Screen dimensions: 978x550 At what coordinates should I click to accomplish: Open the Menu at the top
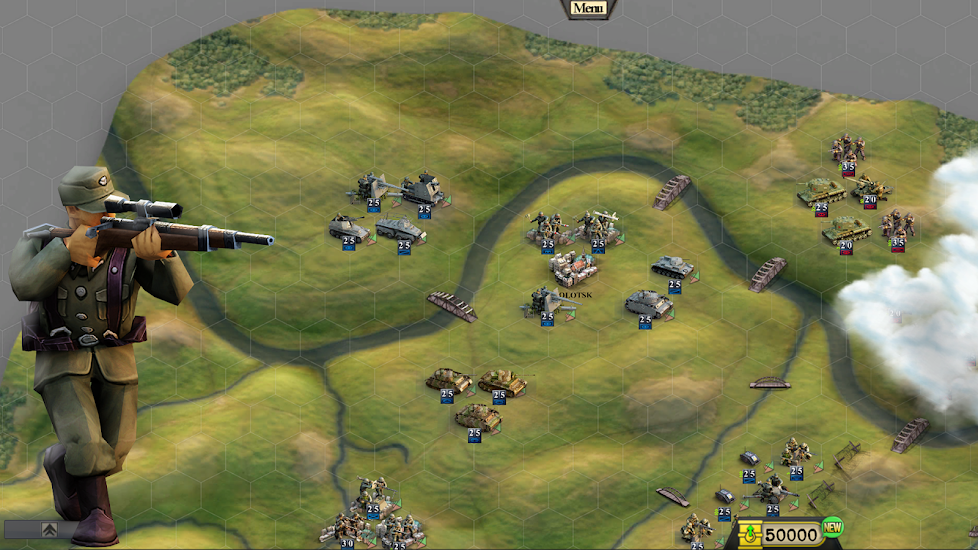point(588,8)
